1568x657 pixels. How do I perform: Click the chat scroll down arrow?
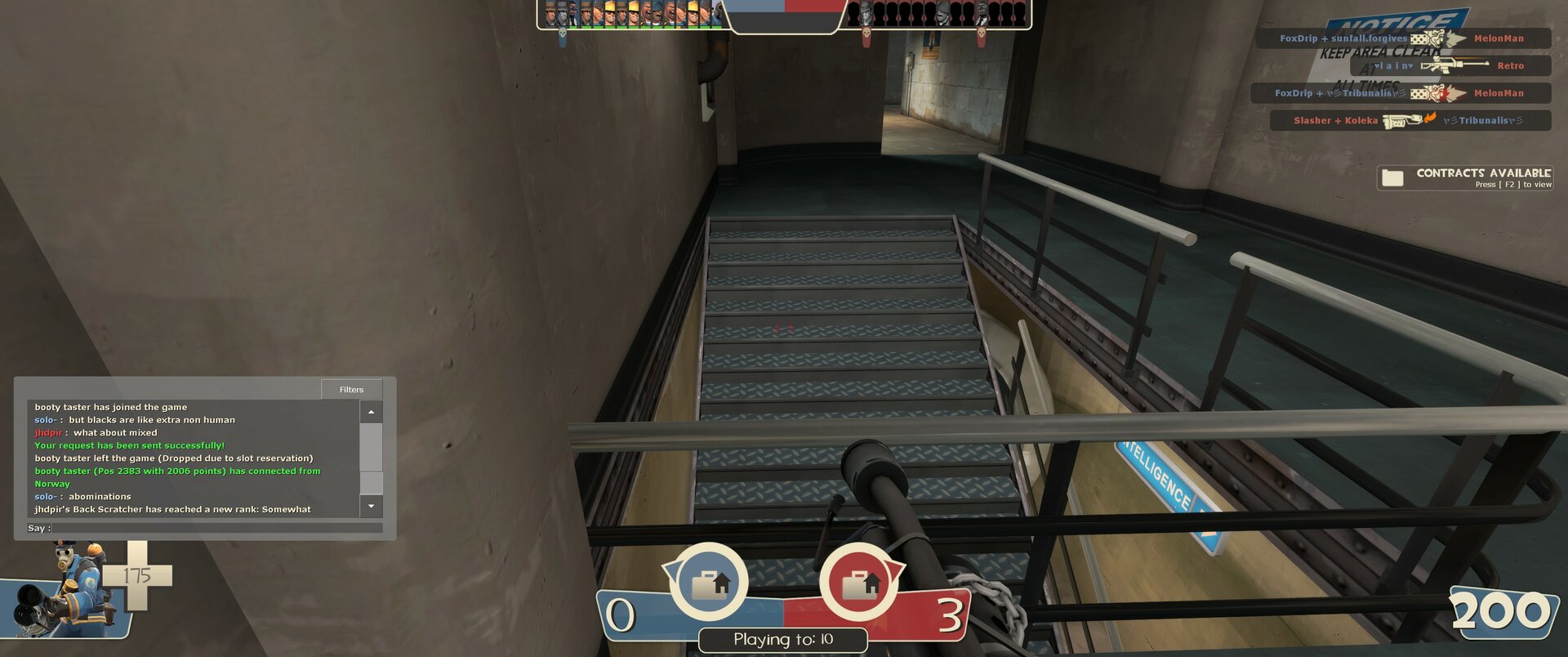click(x=371, y=507)
